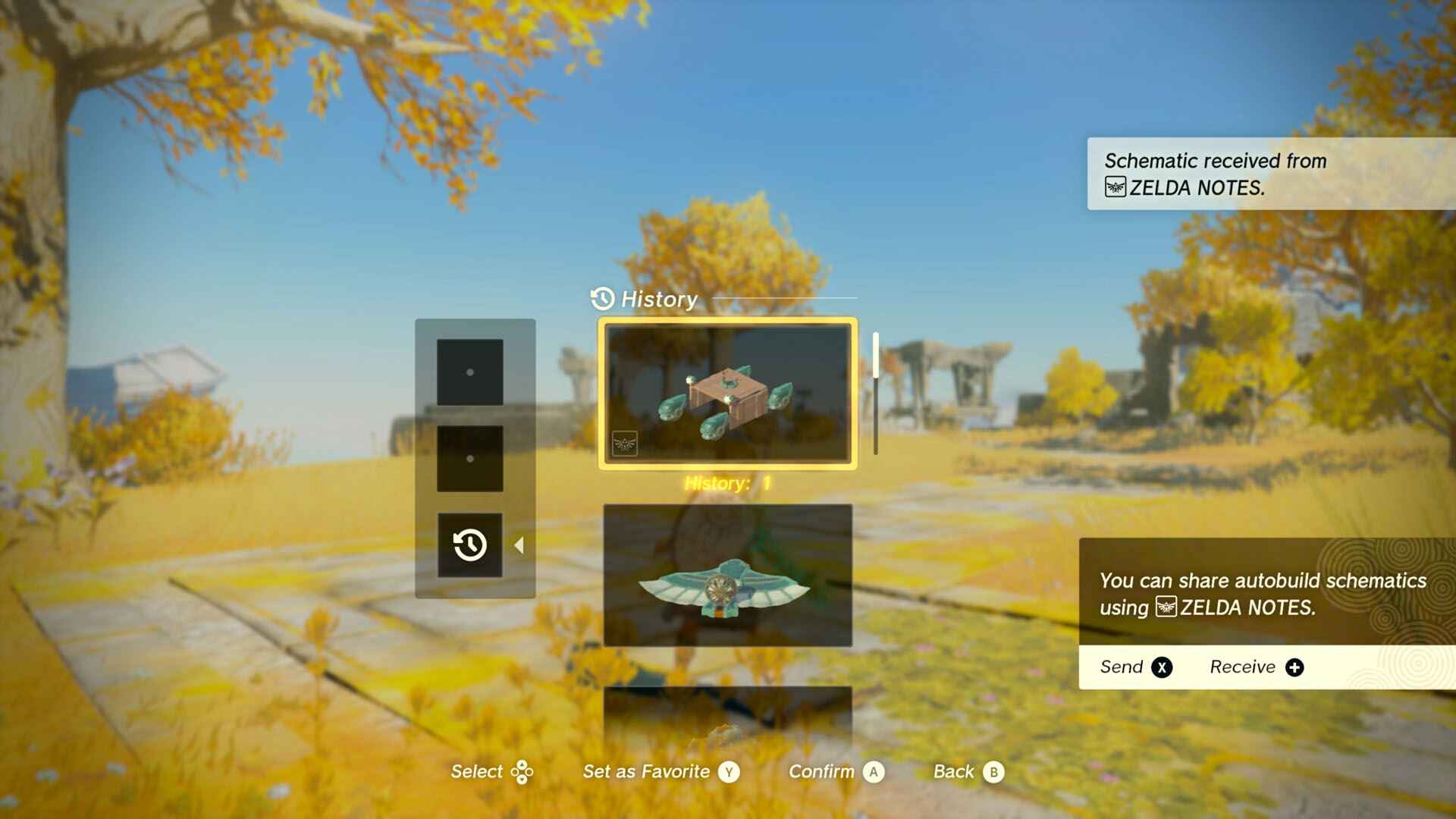Click the B button icon beside Back

tap(996, 771)
